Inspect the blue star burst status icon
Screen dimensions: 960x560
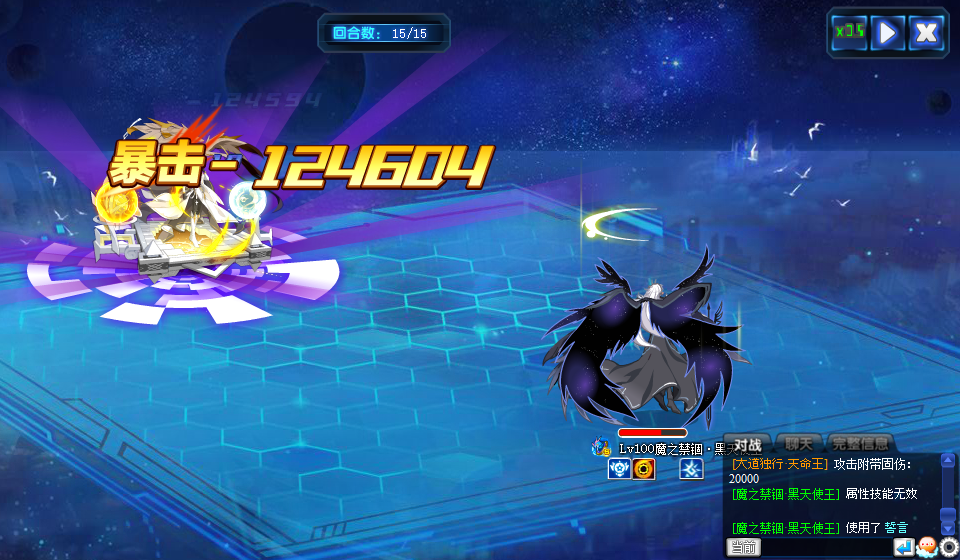click(x=691, y=469)
